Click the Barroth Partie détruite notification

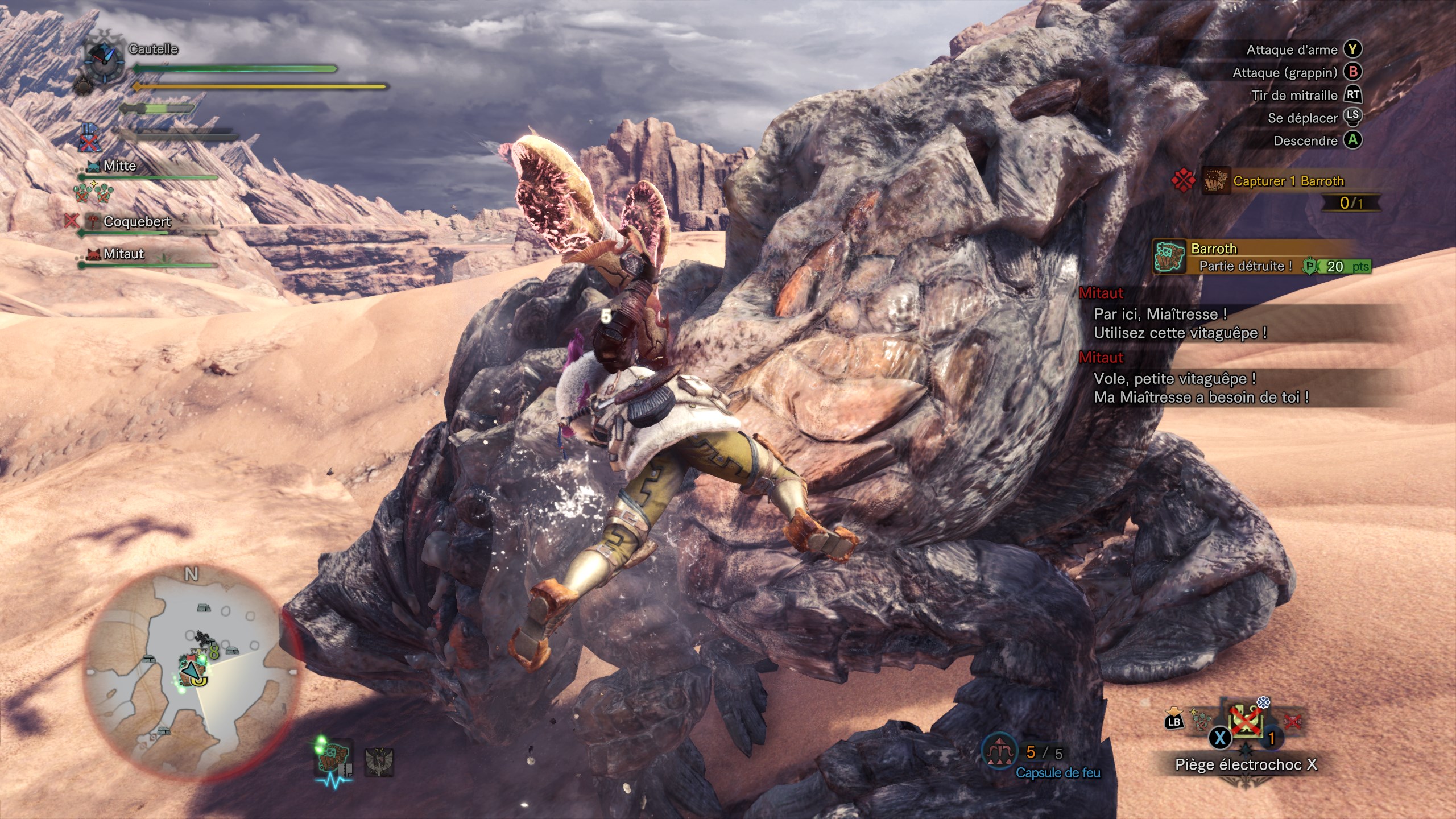pos(1261,258)
